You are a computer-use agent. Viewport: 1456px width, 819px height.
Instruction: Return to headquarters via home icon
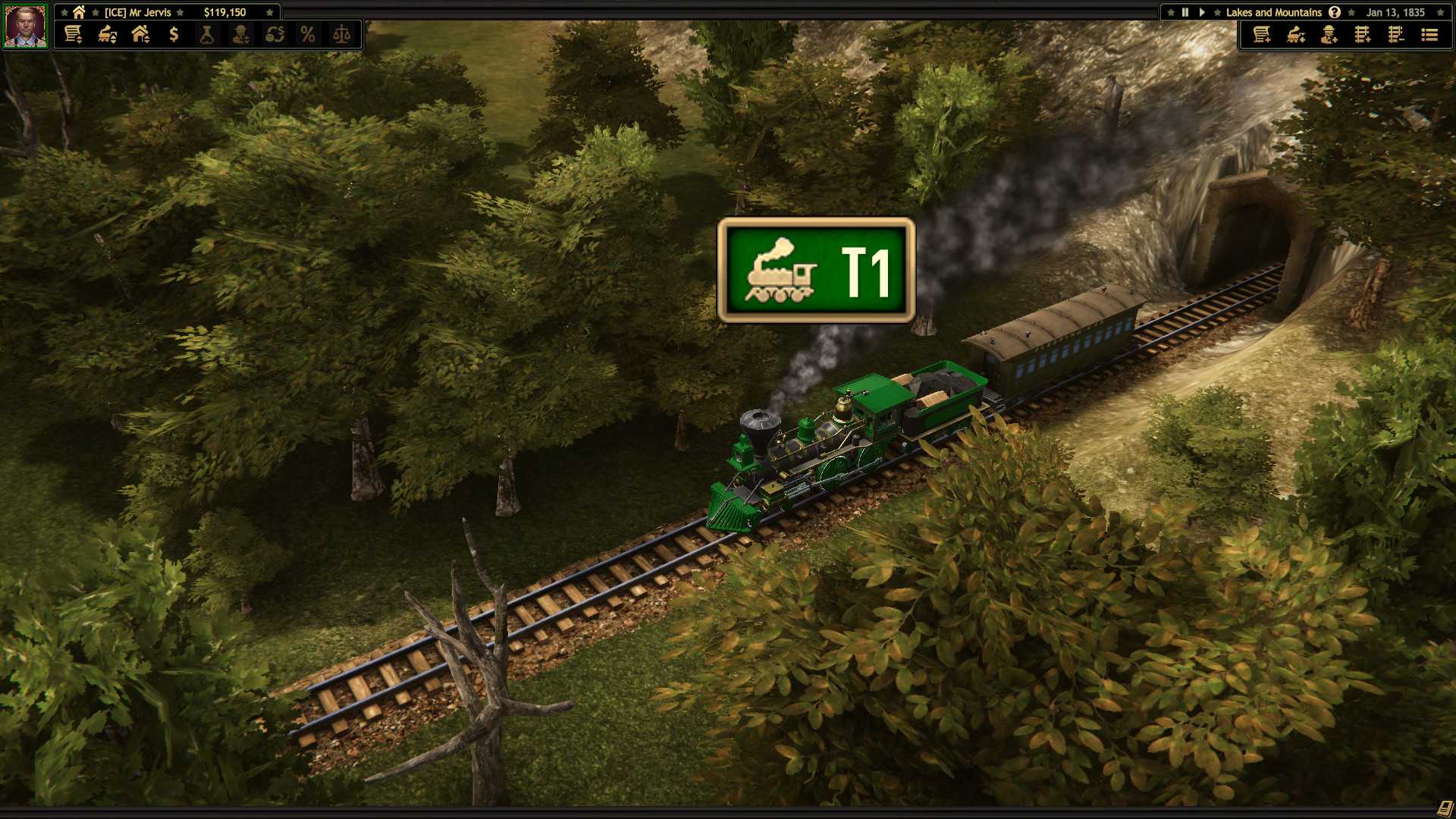[x=78, y=11]
